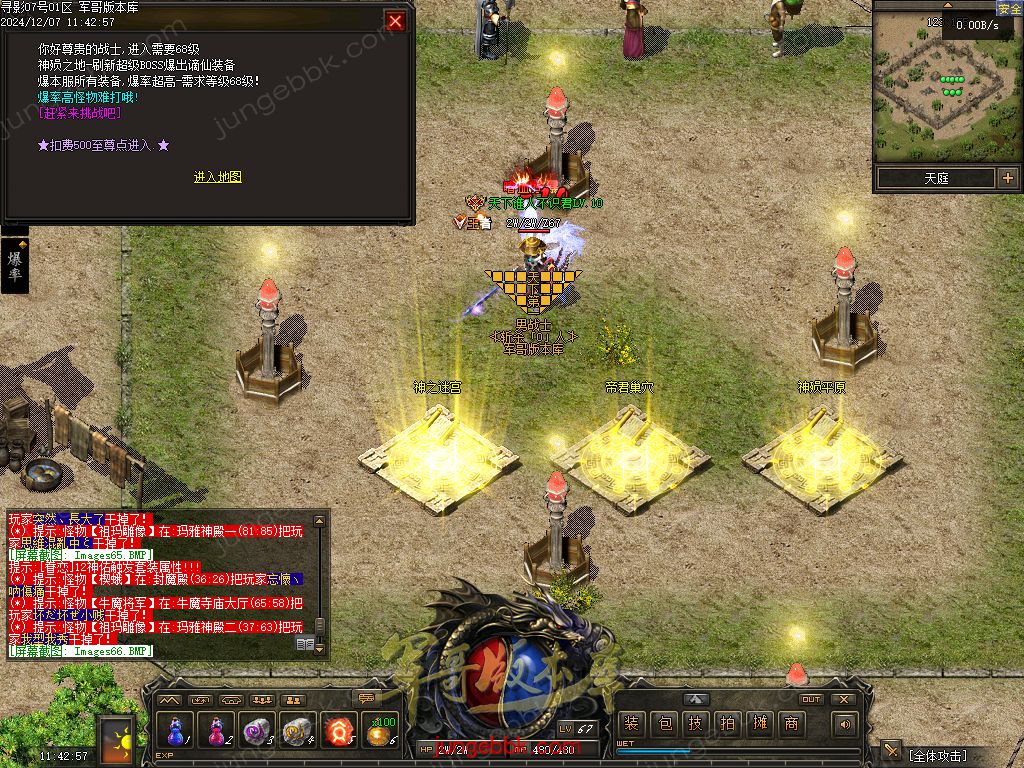
Task: Open the 摊 stall panel
Action: click(x=759, y=725)
